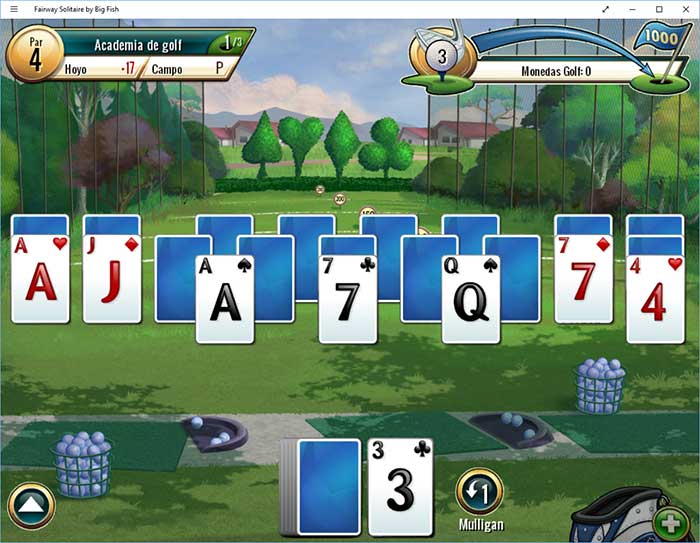700x543 pixels.
Task: Expand the round up-arrow menu button
Action: coord(31,506)
